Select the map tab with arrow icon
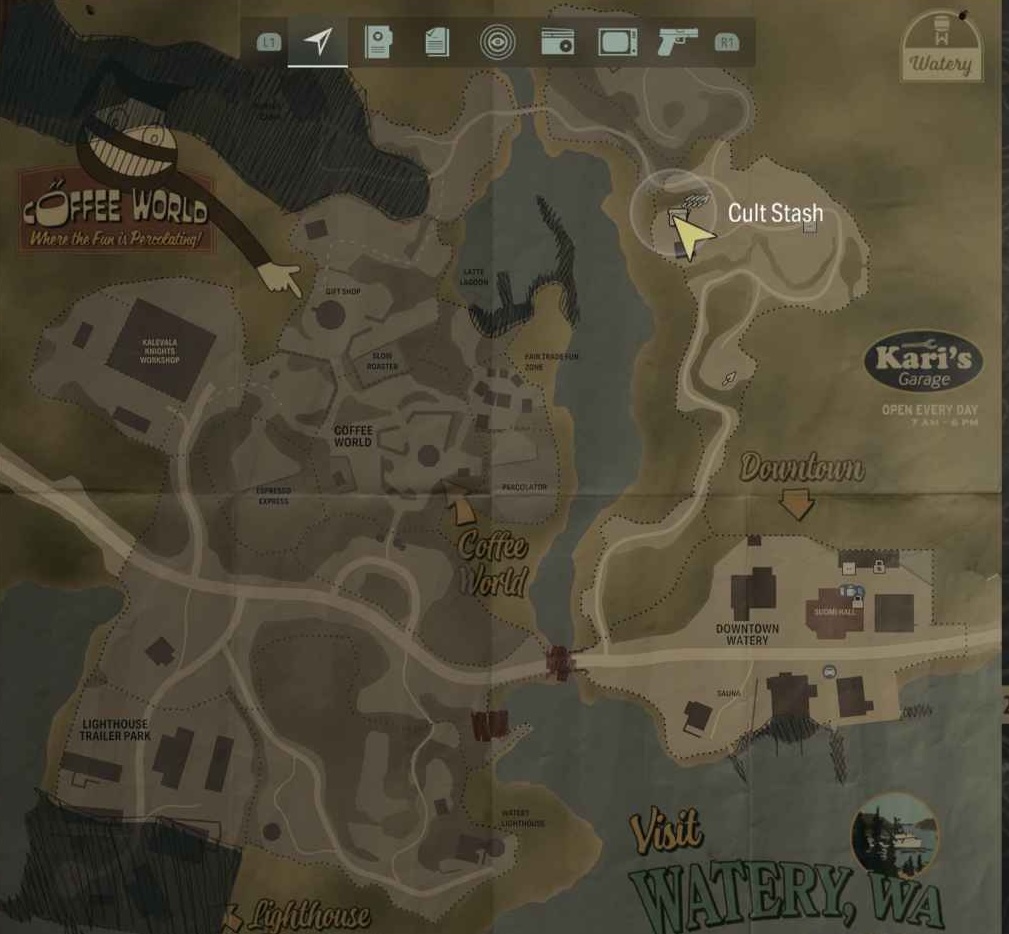The height and width of the screenshot is (934, 1009). [x=318, y=42]
